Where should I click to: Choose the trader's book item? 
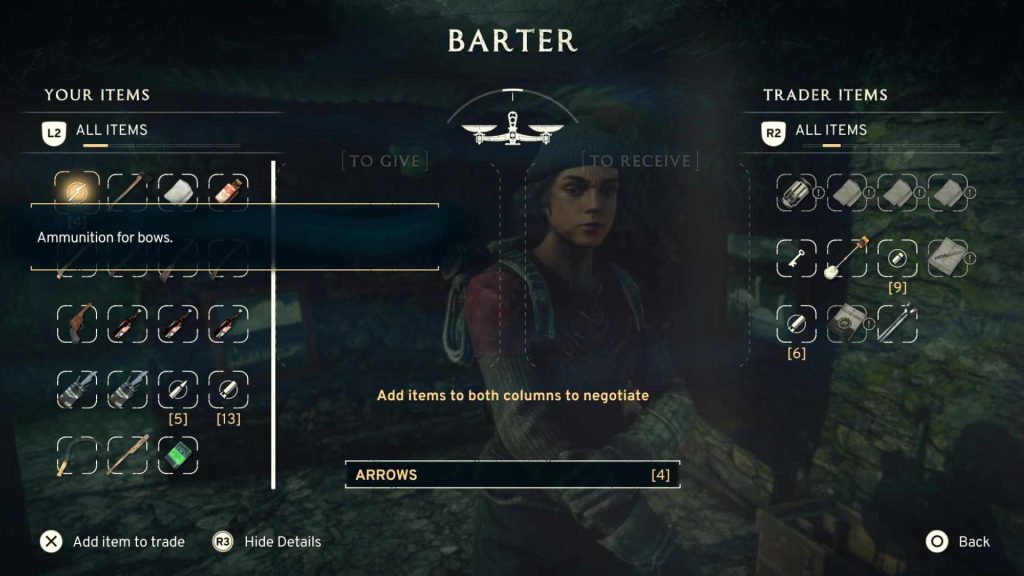pyautogui.click(x=846, y=324)
